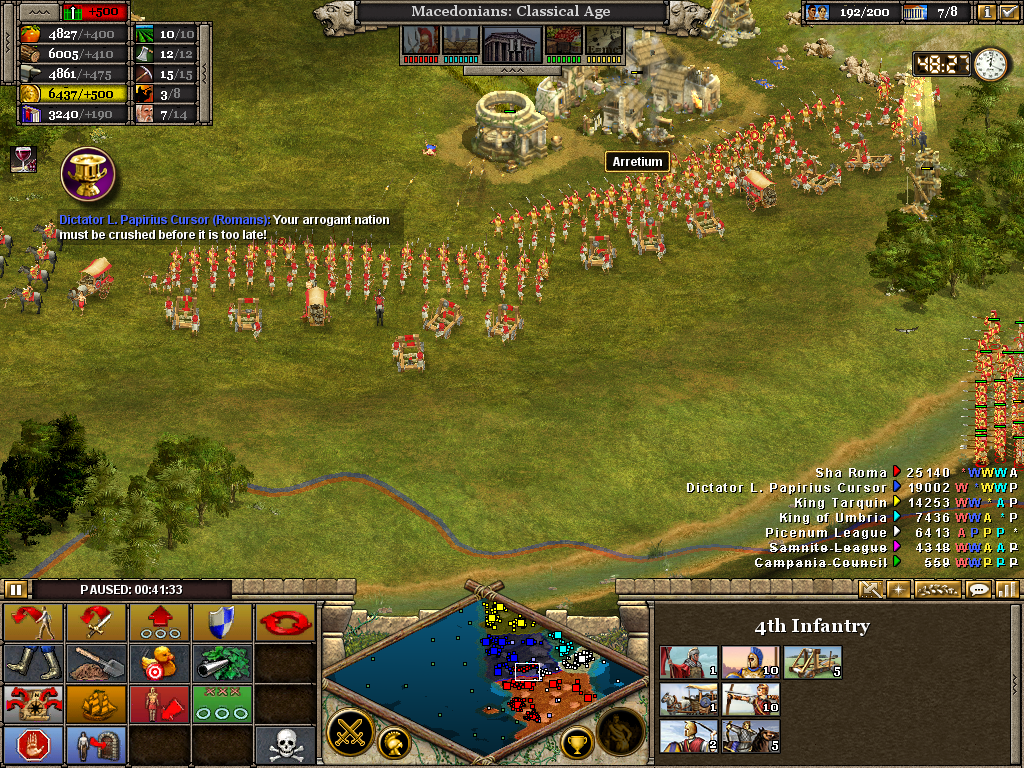Activate the shield defensive stance command

(x=222, y=623)
